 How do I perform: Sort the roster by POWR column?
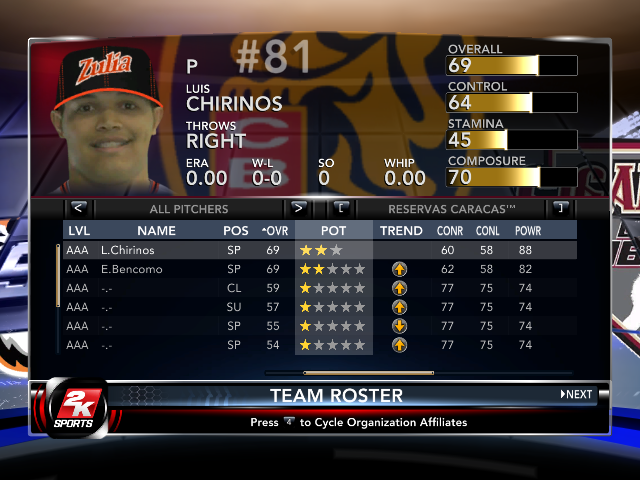pyautogui.click(x=528, y=231)
